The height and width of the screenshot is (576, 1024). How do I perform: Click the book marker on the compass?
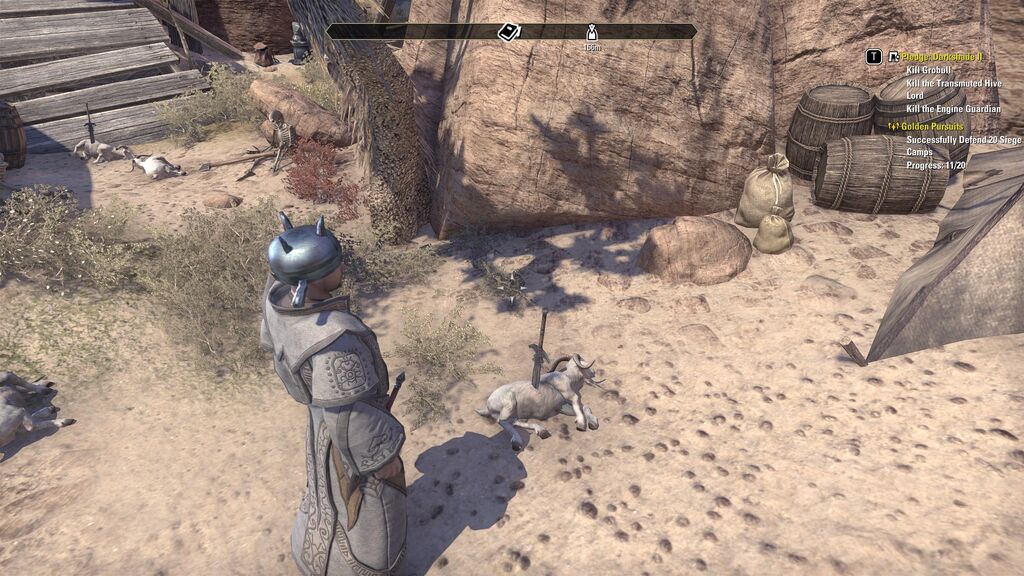point(509,32)
